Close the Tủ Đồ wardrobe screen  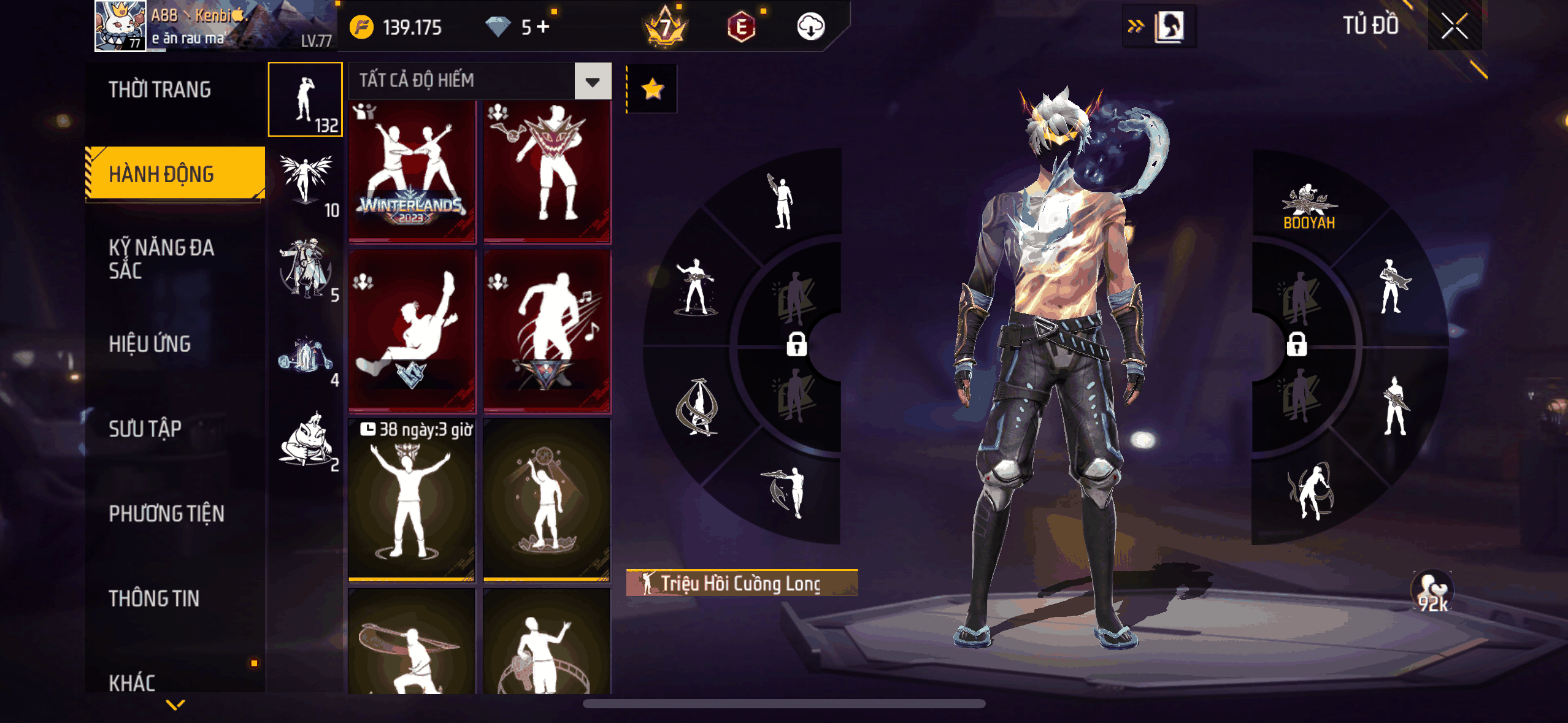tap(1454, 26)
